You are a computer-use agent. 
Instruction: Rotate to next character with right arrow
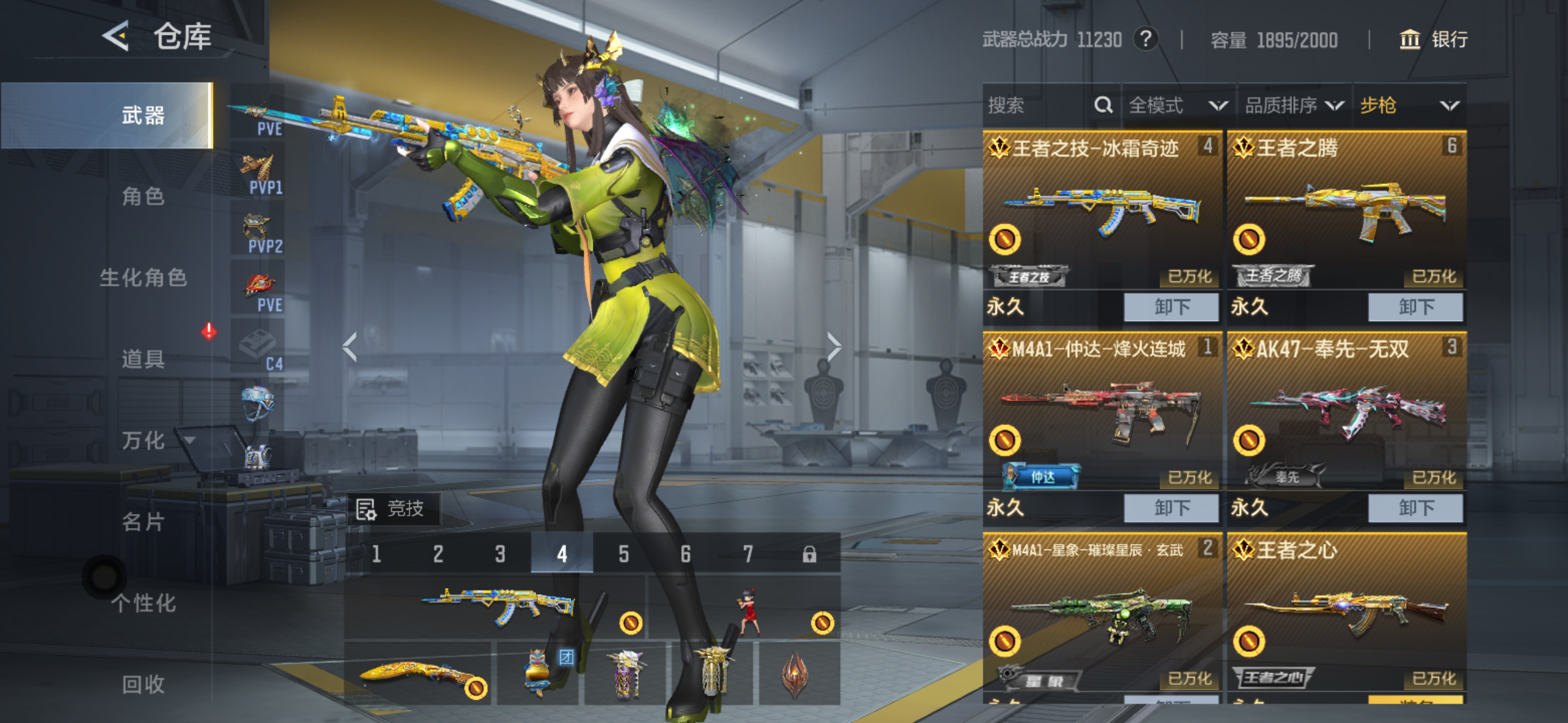[834, 347]
